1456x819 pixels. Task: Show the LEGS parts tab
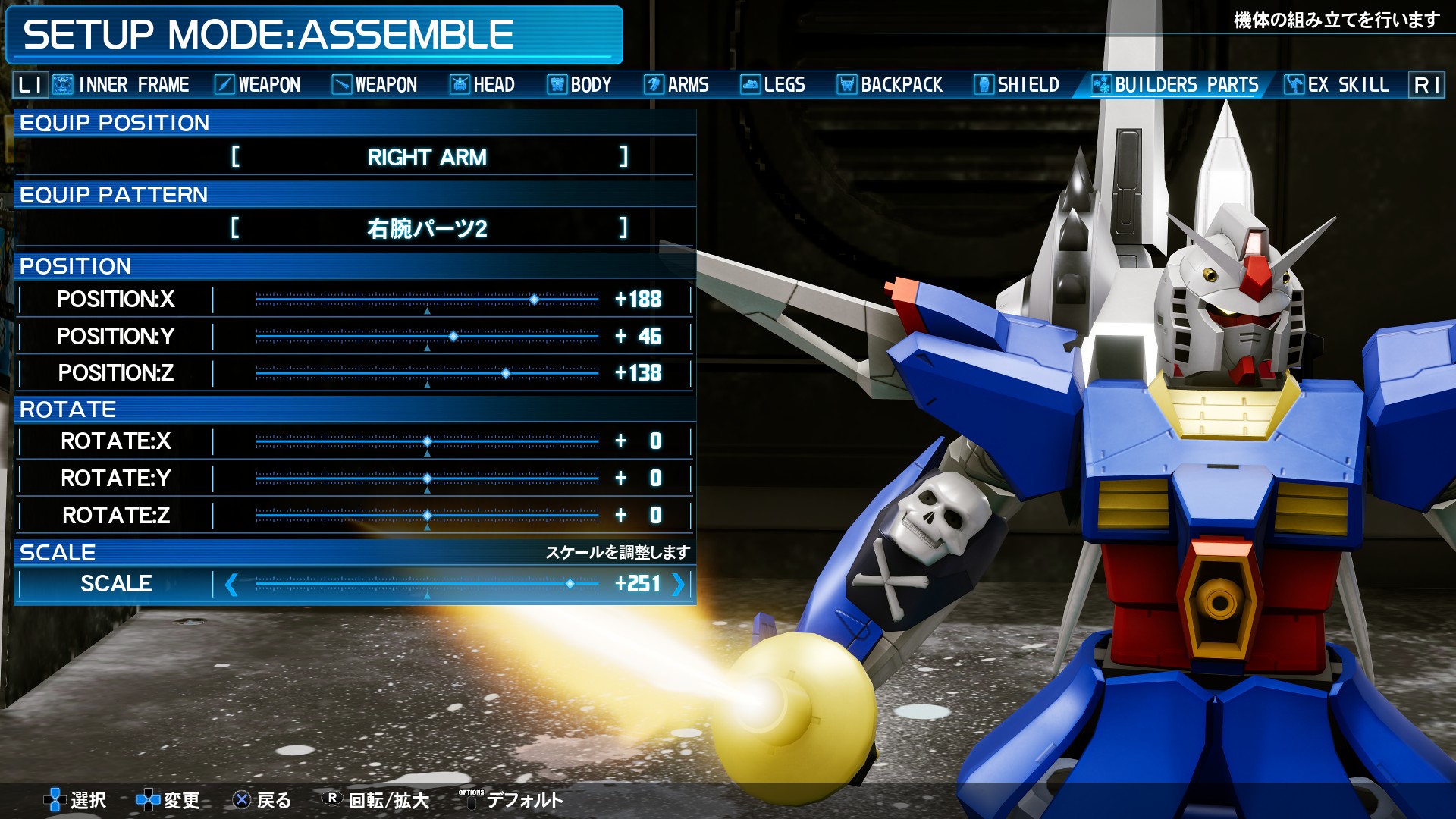click(x=773, y=84)
